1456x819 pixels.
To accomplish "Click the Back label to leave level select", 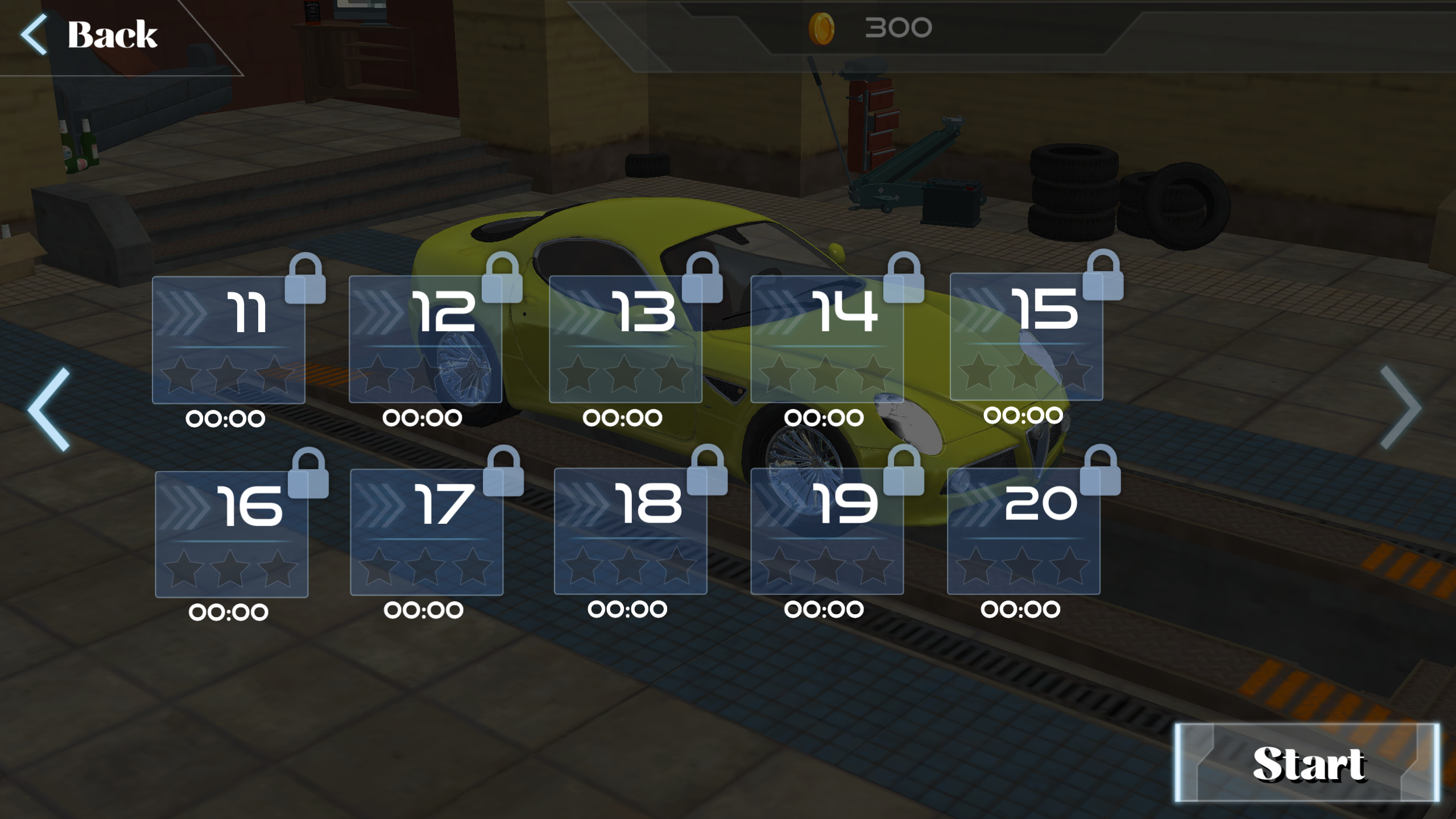I will 111,35.
